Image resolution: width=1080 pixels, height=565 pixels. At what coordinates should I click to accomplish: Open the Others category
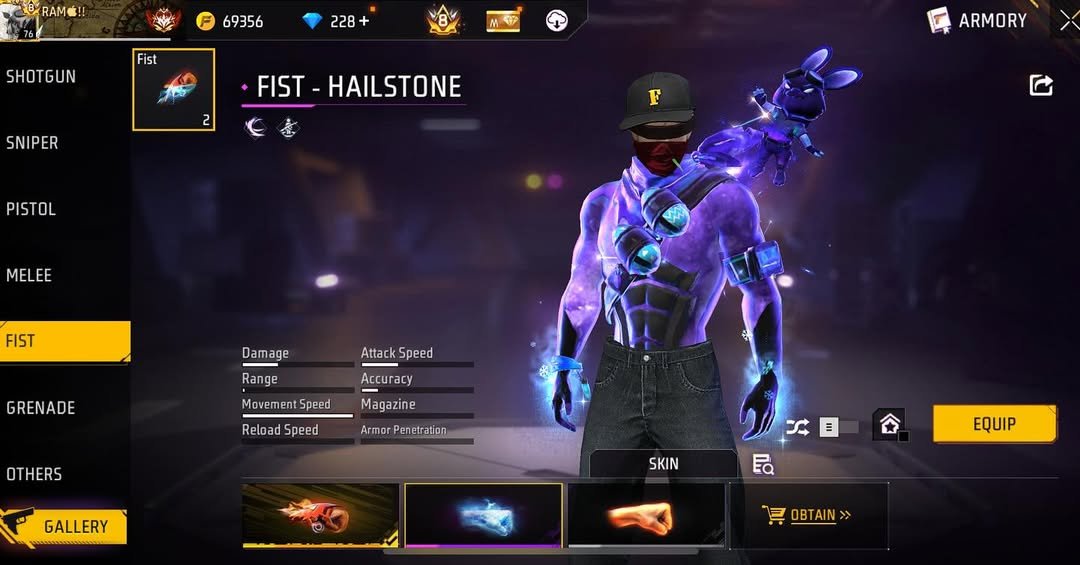pos(34,474)
